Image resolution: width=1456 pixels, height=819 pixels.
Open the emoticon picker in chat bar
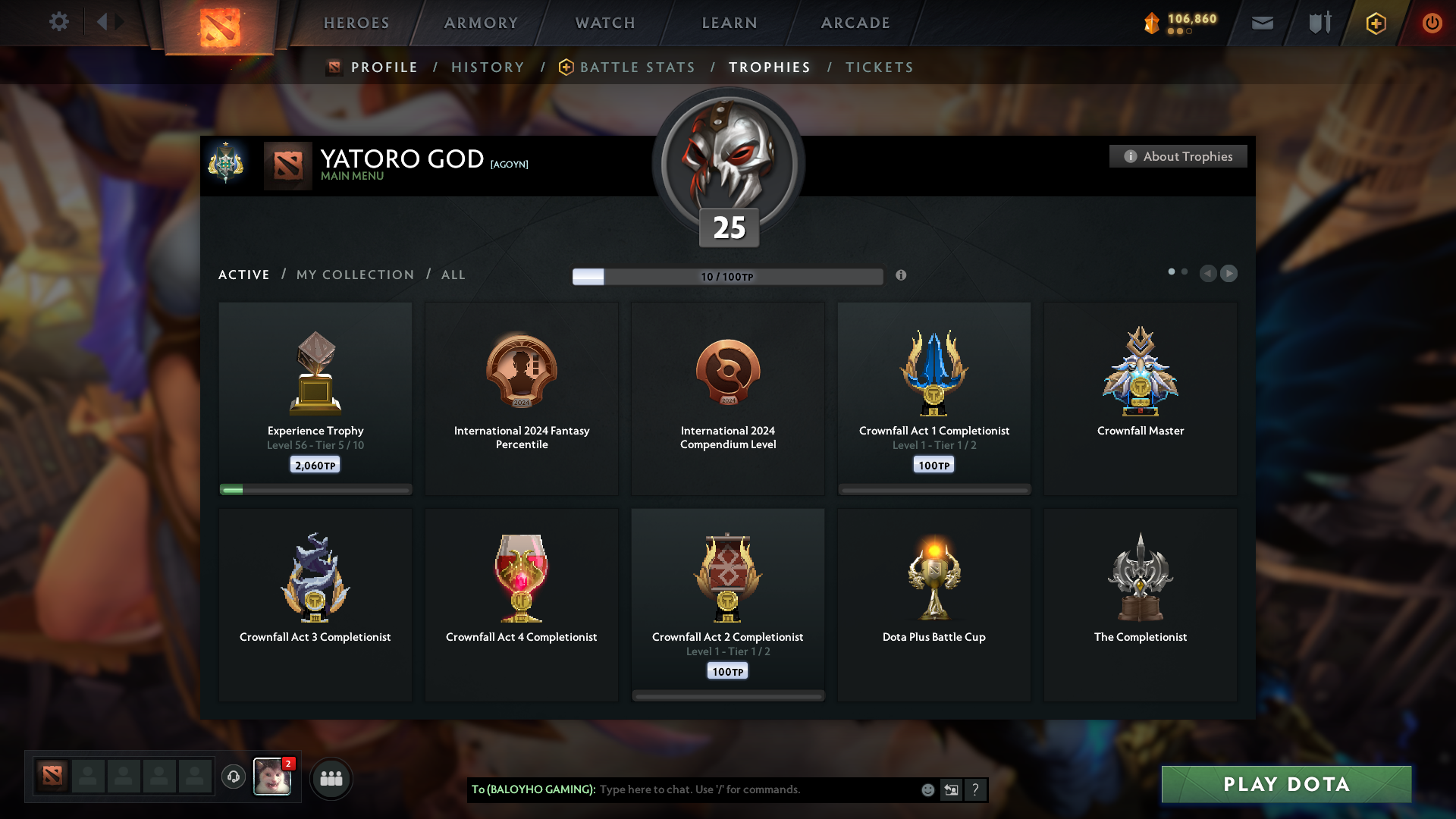pyautogui.click(x=927, y=789)
